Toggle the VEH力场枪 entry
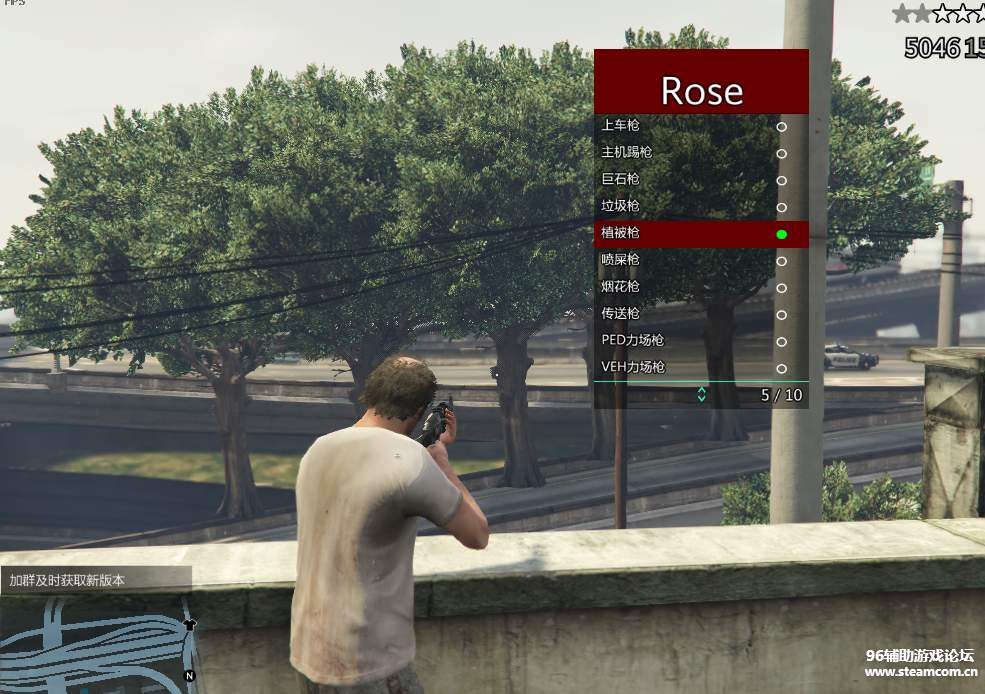Viewport: 985px width, 694px height. 700,368
